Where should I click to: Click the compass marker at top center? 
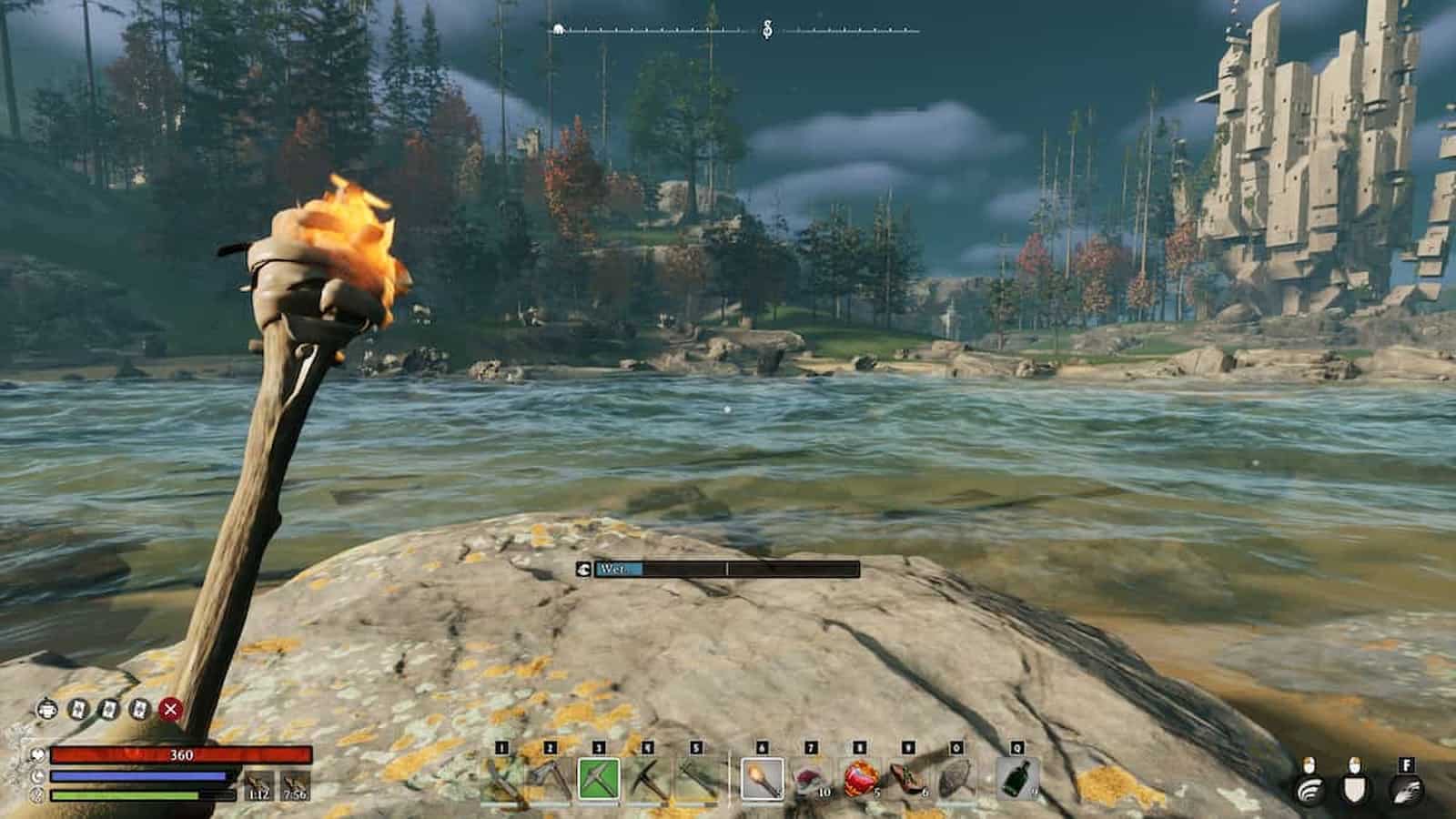pos(767,27)
